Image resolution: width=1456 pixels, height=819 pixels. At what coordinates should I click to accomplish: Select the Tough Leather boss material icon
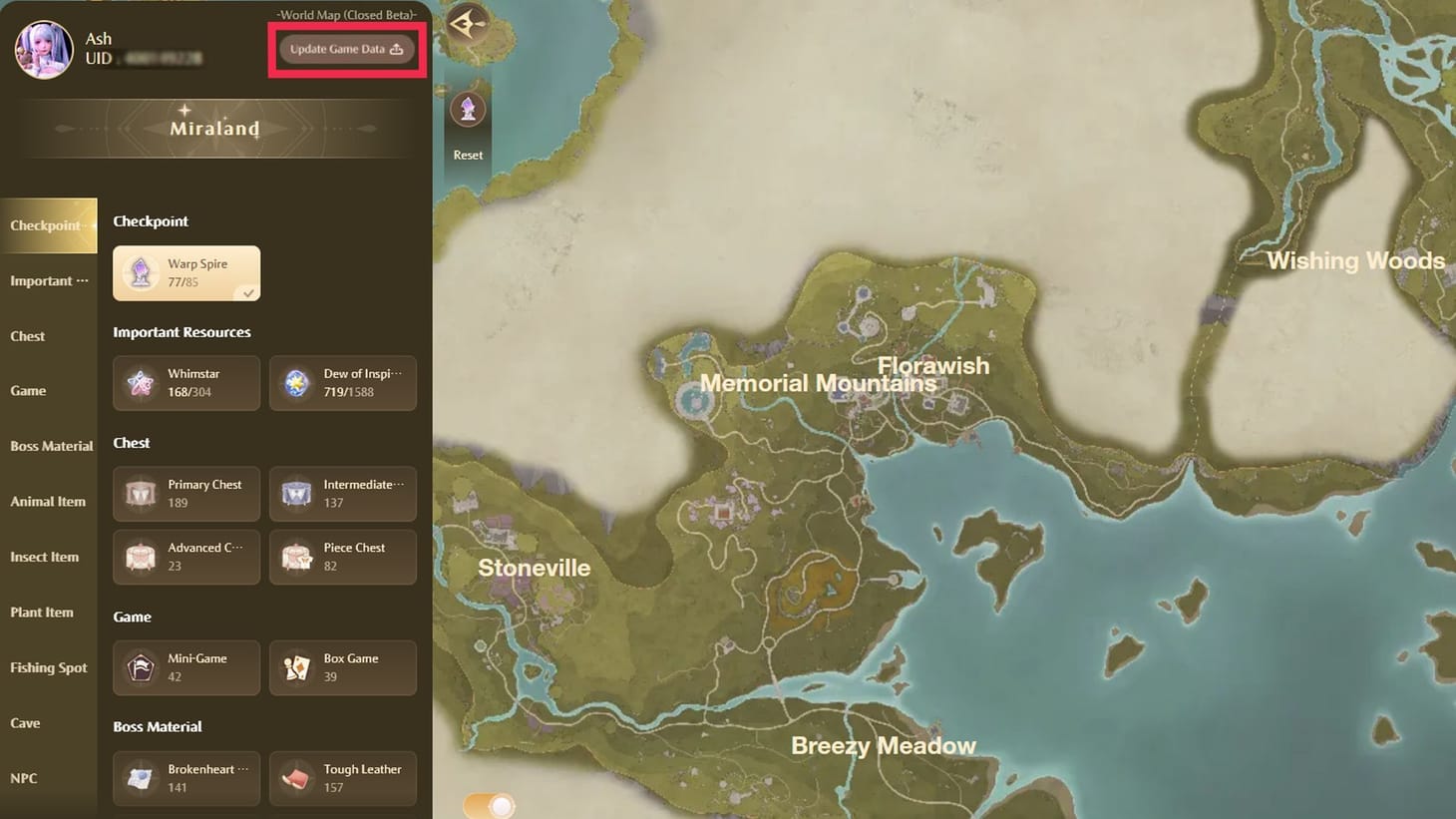pos(297,778)
